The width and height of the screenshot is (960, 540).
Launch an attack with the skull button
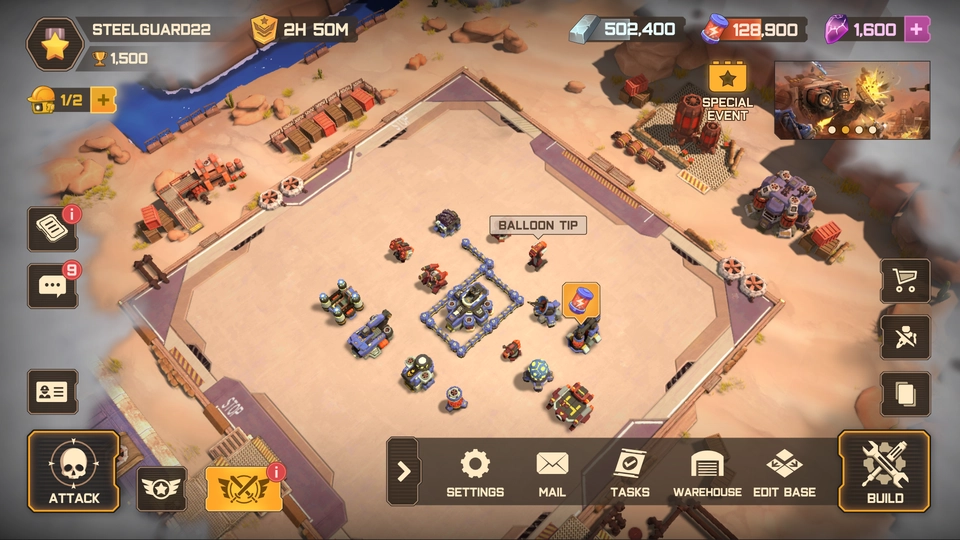coord(73,471)
